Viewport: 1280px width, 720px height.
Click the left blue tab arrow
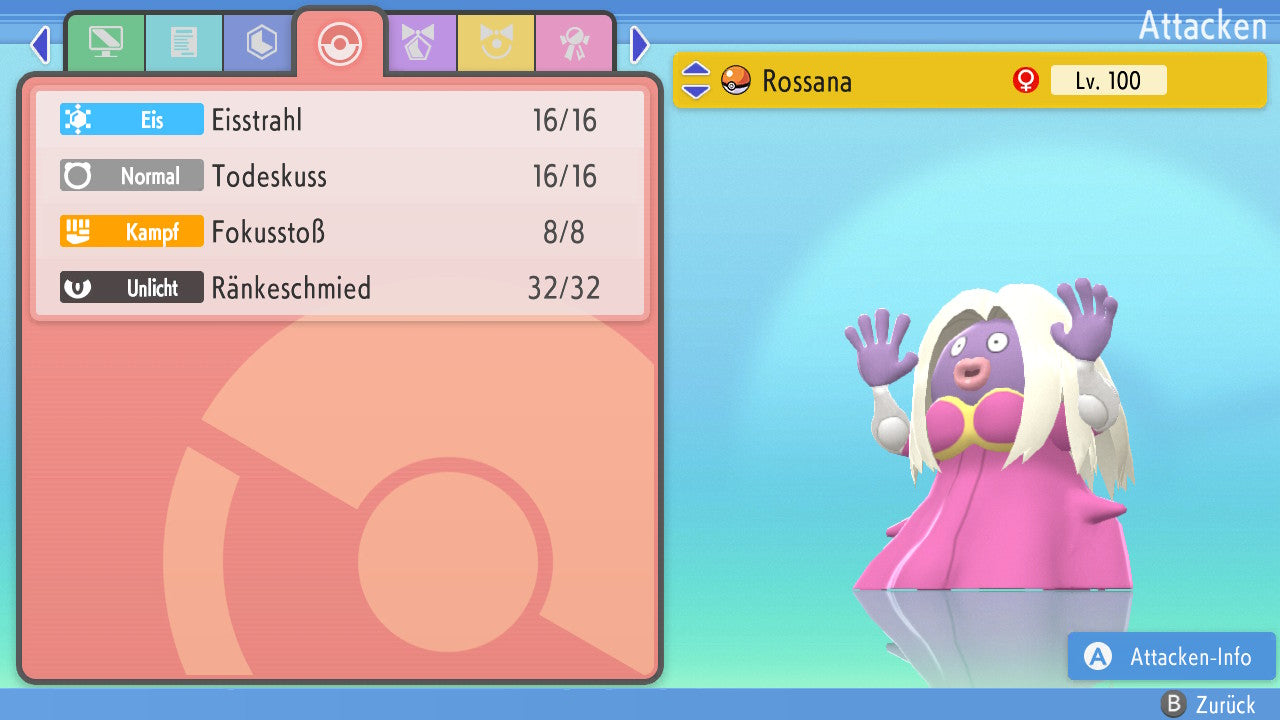(40, 44)
